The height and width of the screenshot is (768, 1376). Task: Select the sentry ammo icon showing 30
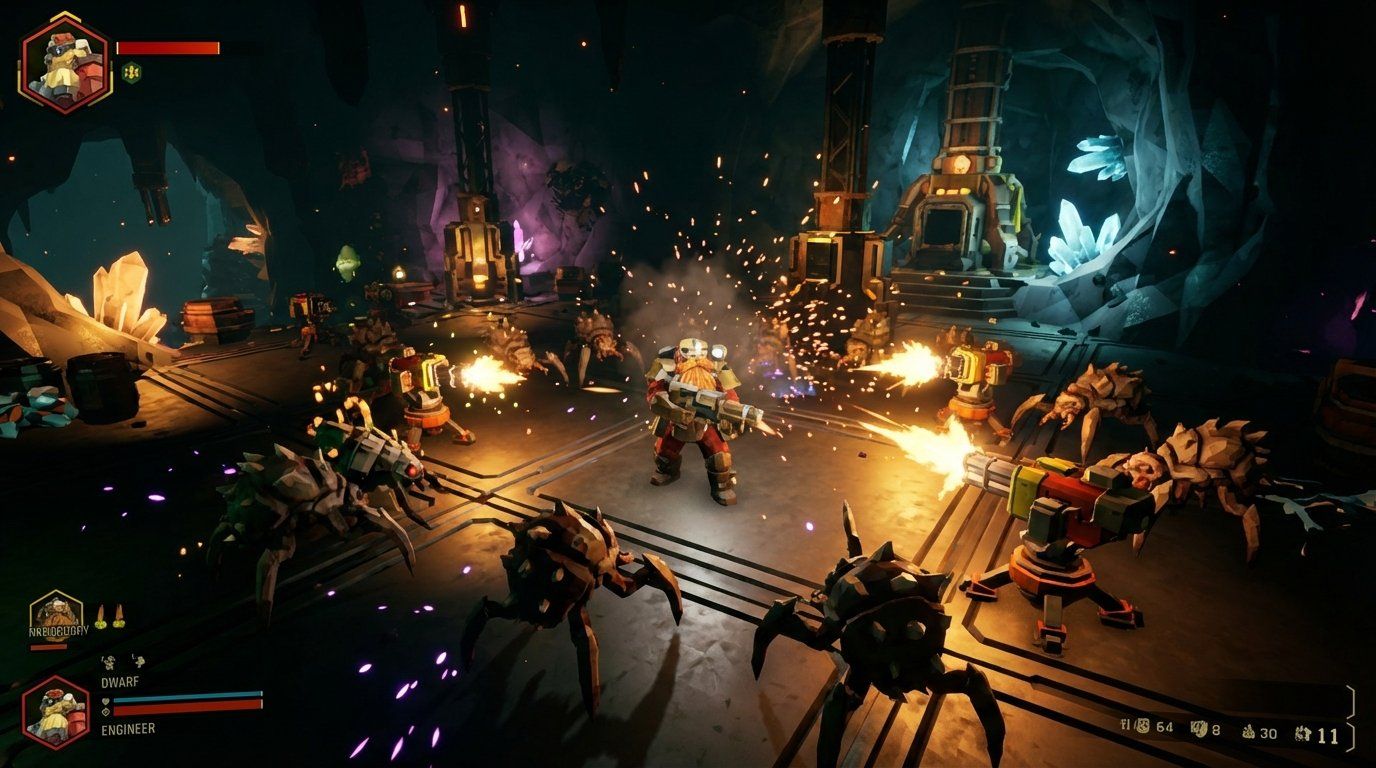[x=1248, y=733]
